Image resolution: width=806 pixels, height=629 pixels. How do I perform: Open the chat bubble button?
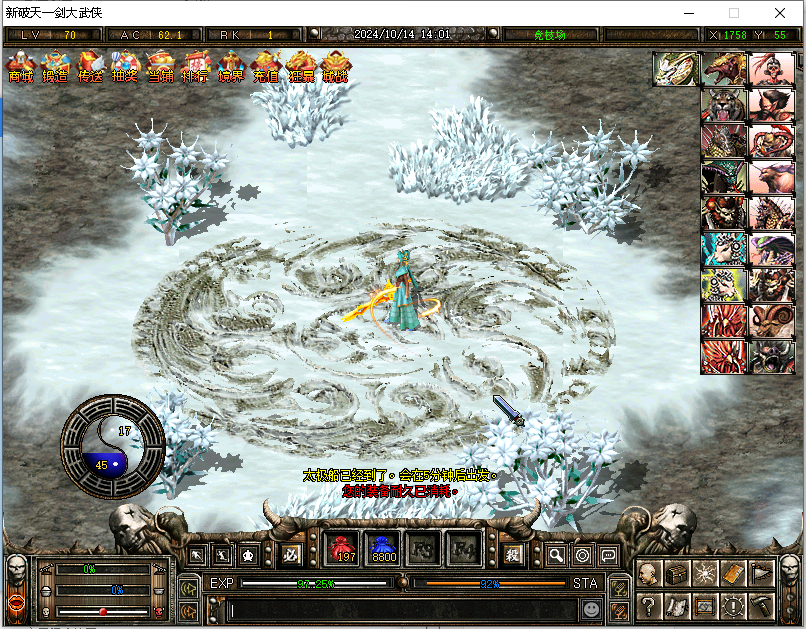coord(608,555)
